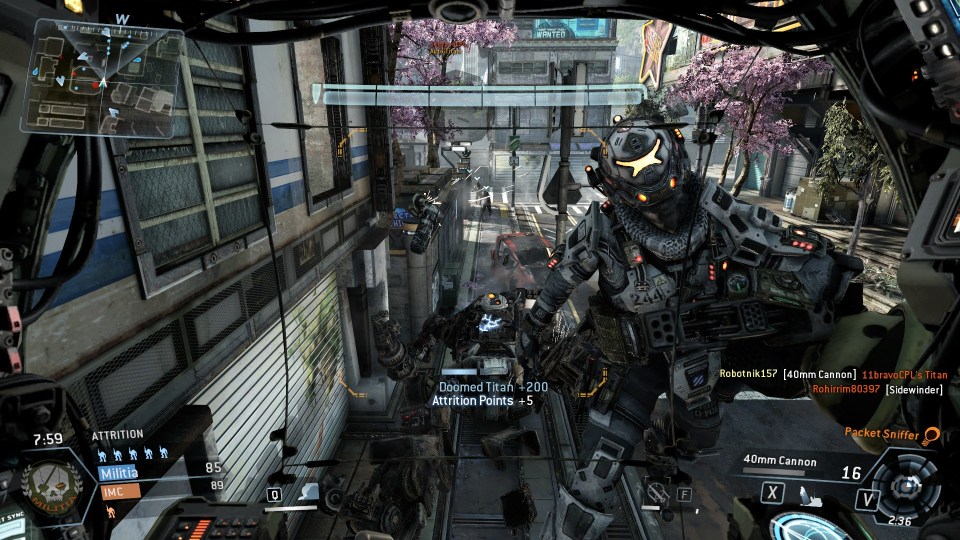Screen dimensions: 960x540
Task: Select Rohirrim80397 in the kill feed
Action: 845,389
